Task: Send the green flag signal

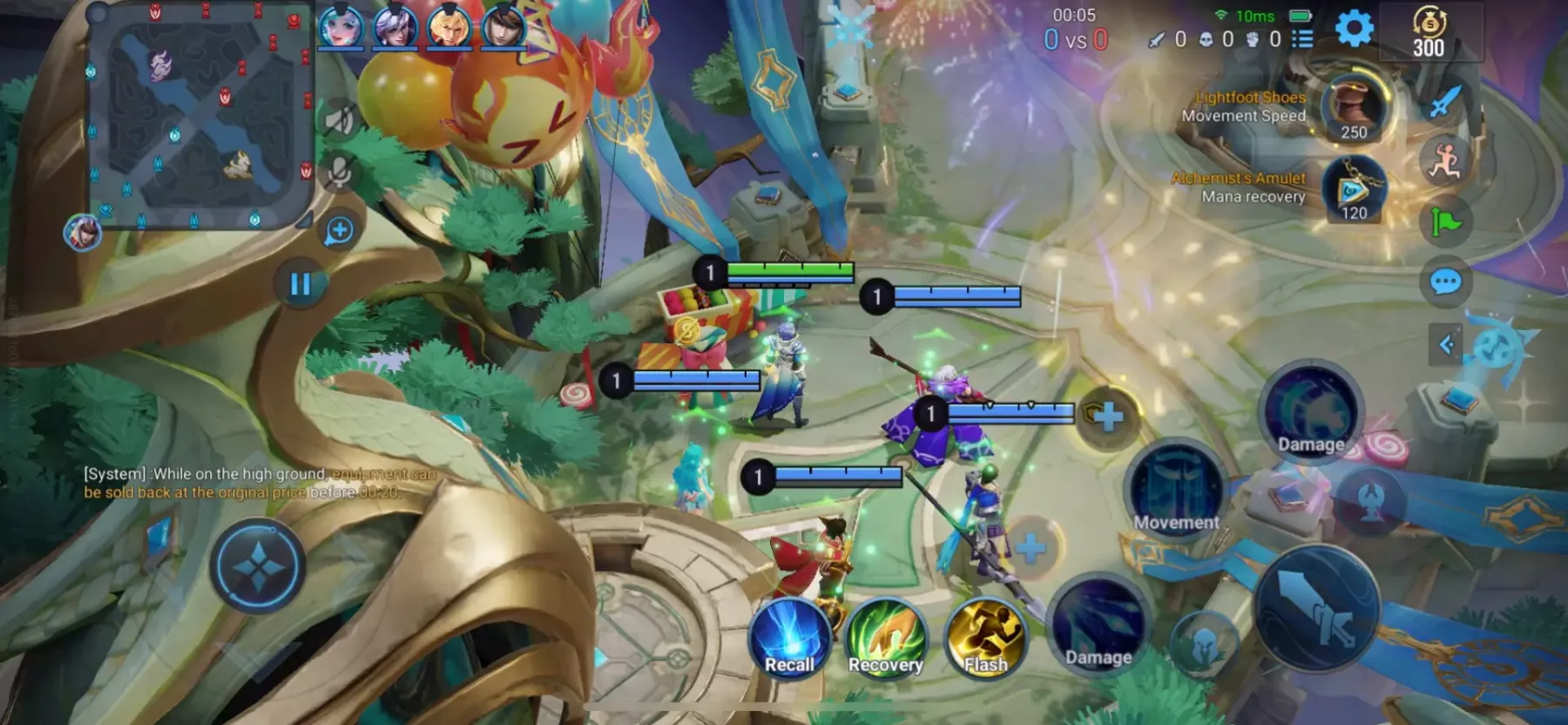Action: [x=1446, y=222]
